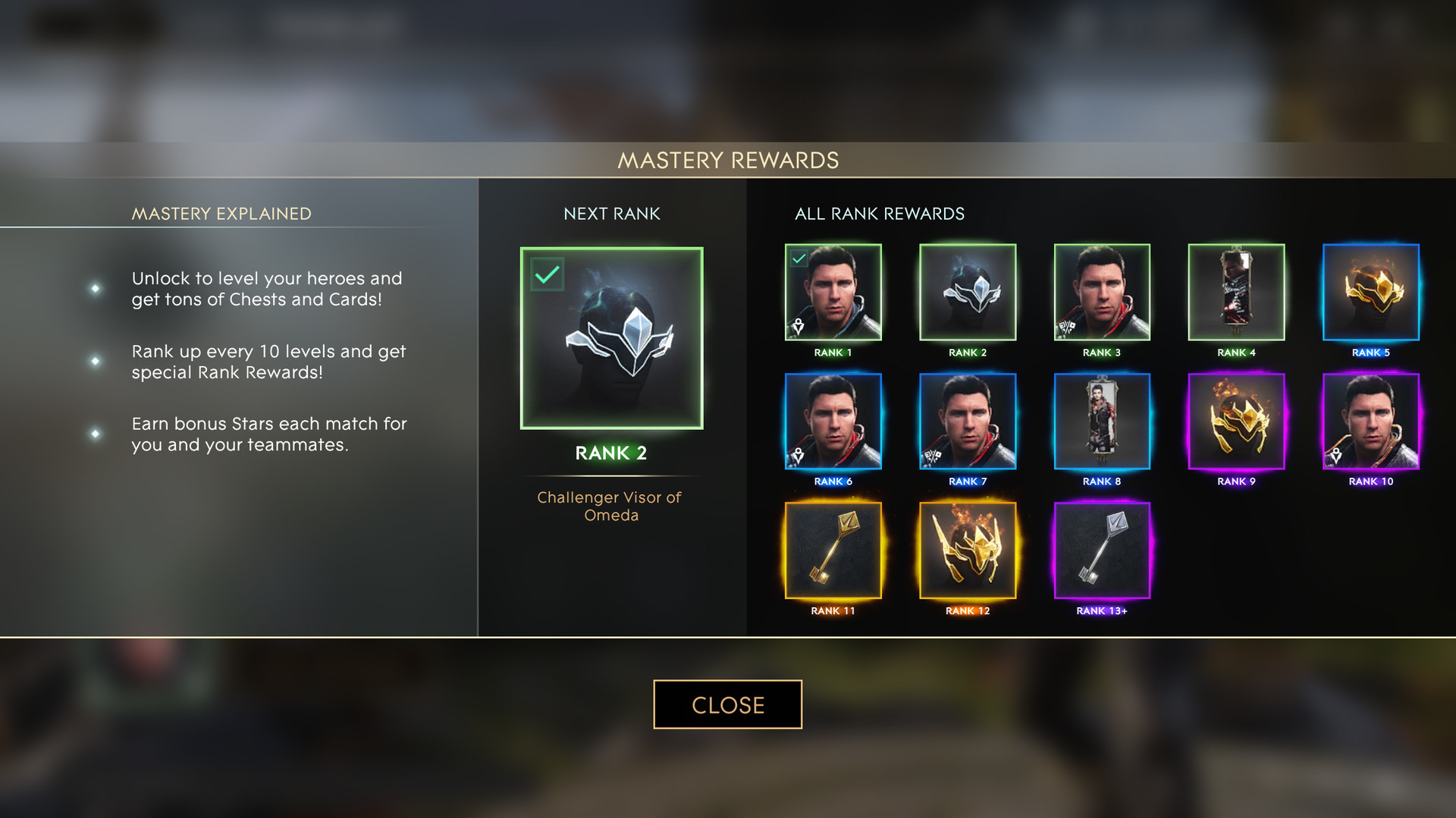Choose the Rank 3 portrait reward
Screen dimensions: 1456x818
pos(1102,292)
